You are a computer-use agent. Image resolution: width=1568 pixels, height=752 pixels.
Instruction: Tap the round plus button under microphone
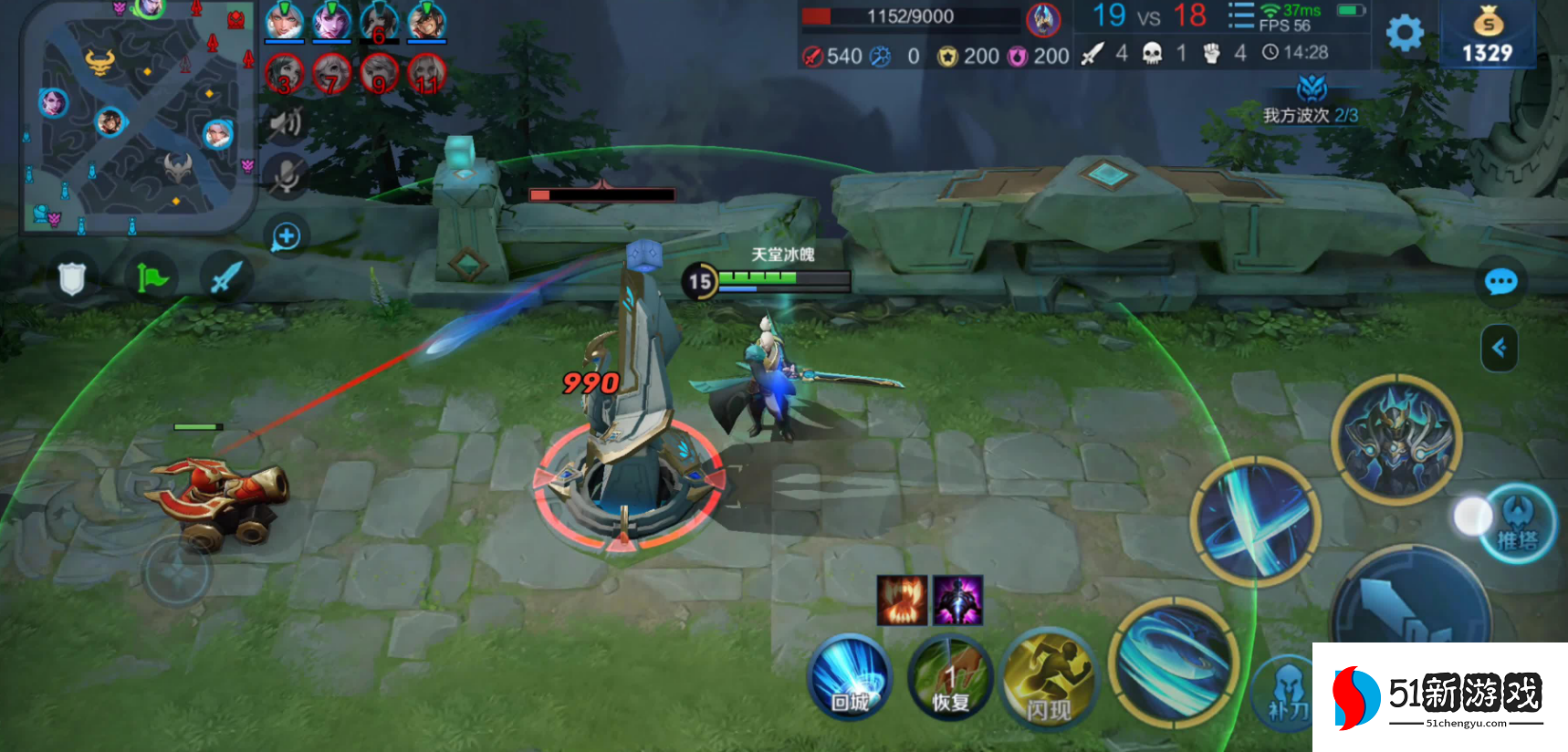(286, 236)
